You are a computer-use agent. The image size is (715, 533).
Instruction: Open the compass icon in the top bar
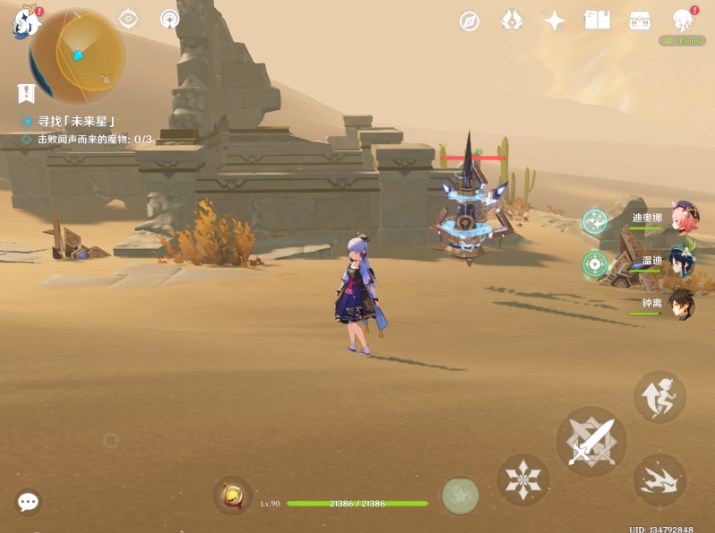coord(469,21)
